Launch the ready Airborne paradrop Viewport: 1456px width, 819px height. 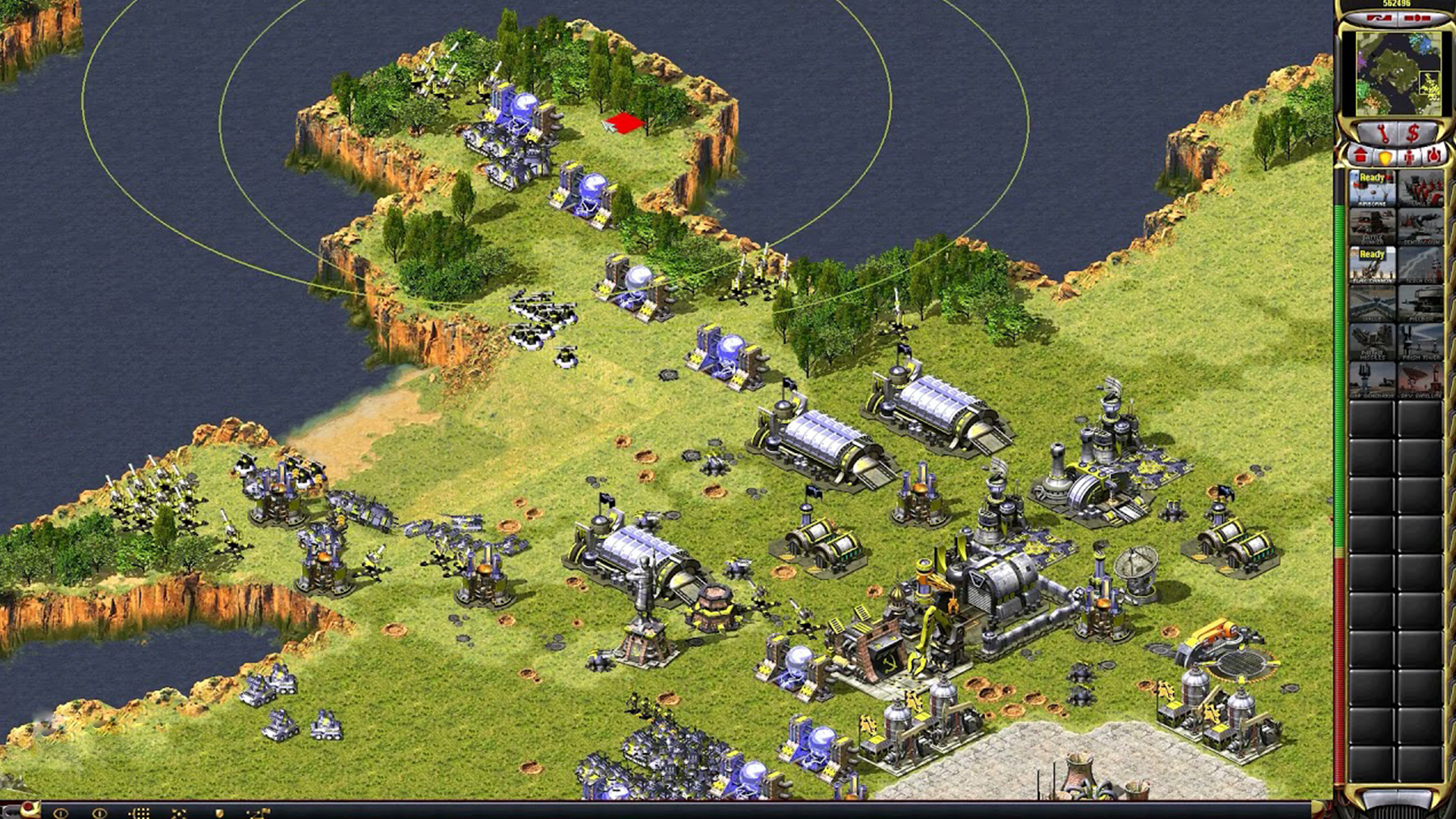point(1374,188)
